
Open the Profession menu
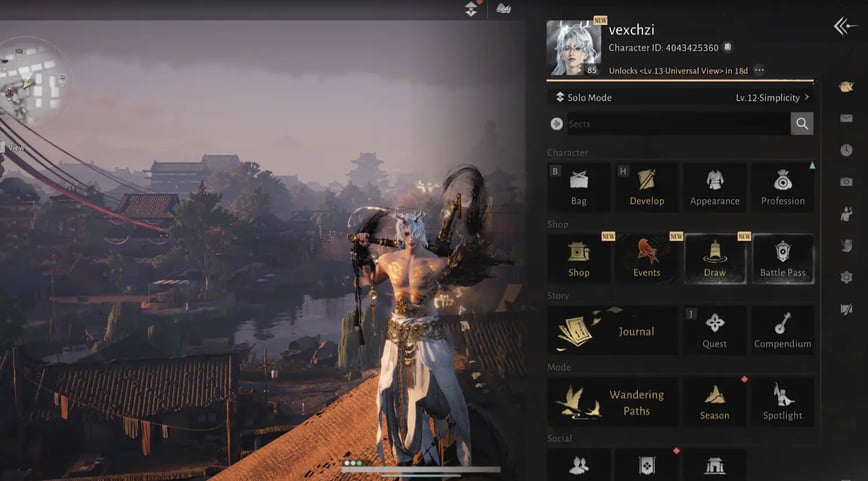point(782,187)
